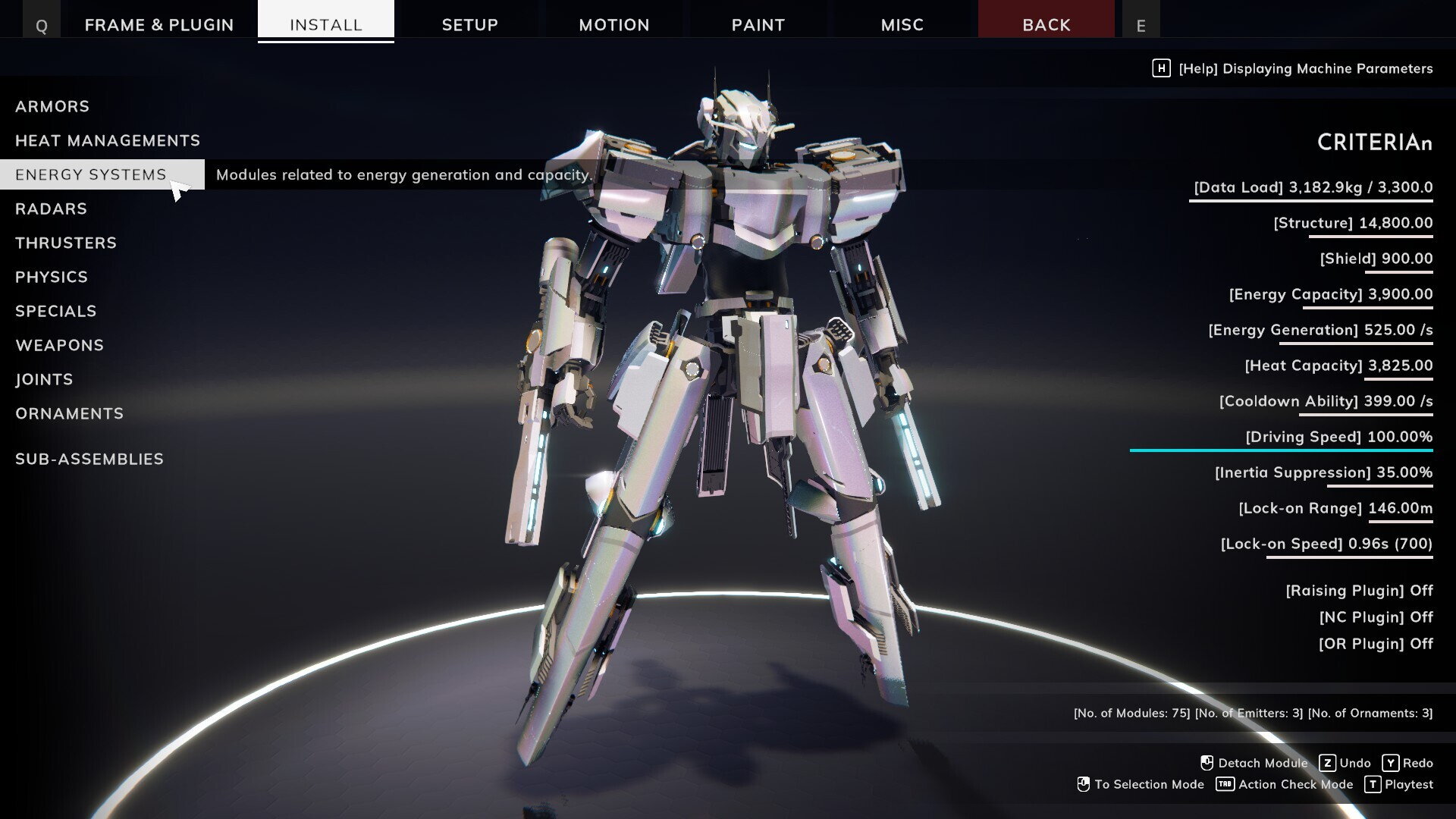Choose the Physics category
1456x819 pixels.
point(52,277)
